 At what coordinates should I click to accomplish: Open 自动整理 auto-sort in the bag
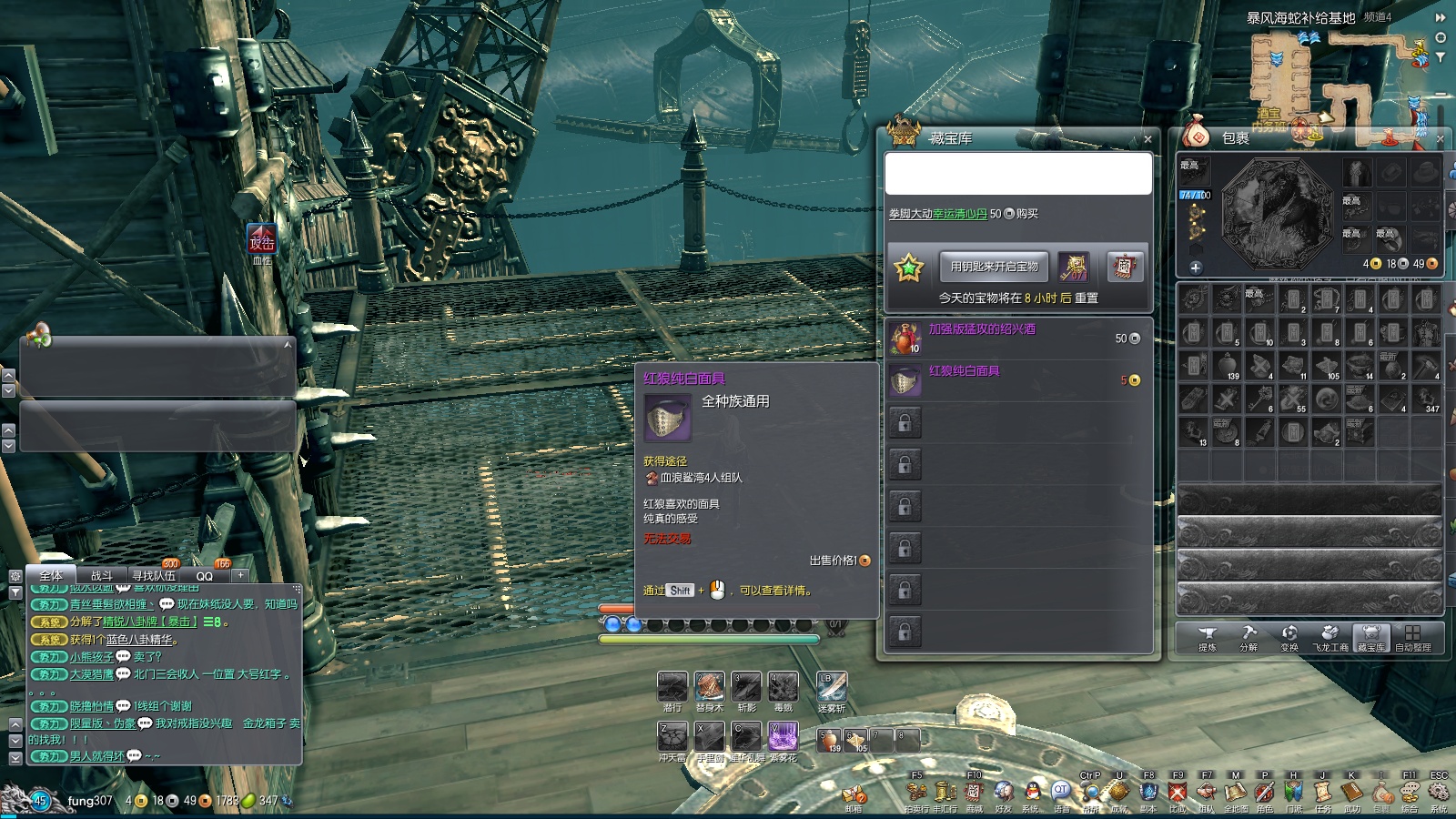(1412, 637)
